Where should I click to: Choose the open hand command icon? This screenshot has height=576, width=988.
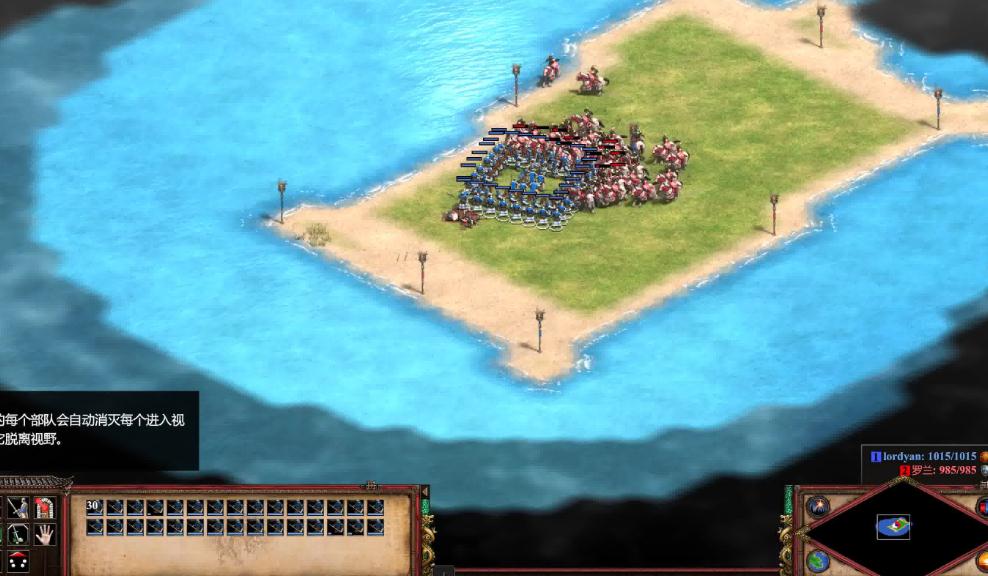[44, 535]
